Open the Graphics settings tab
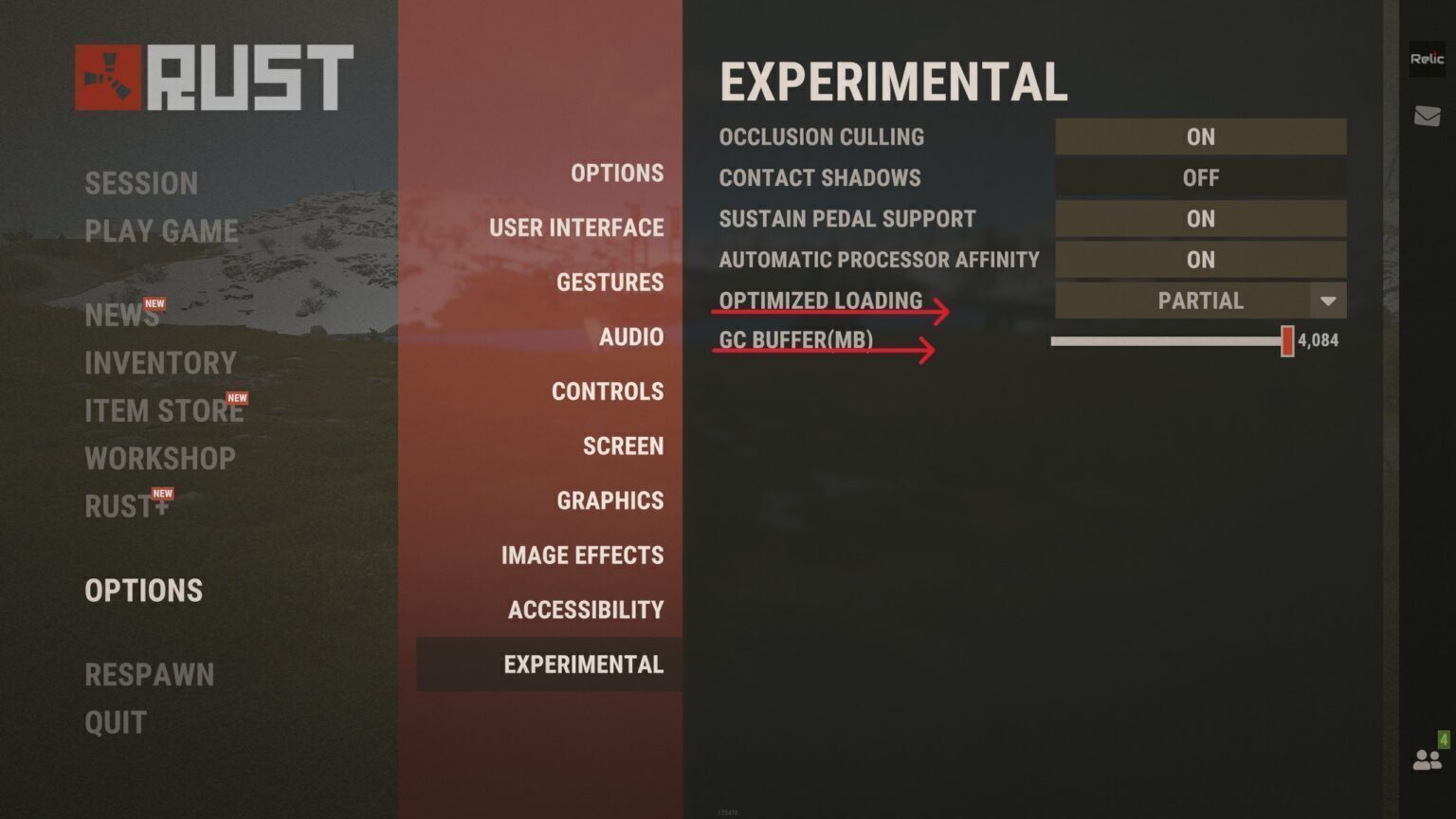The image size is (1456, 819). pos(610,500)
